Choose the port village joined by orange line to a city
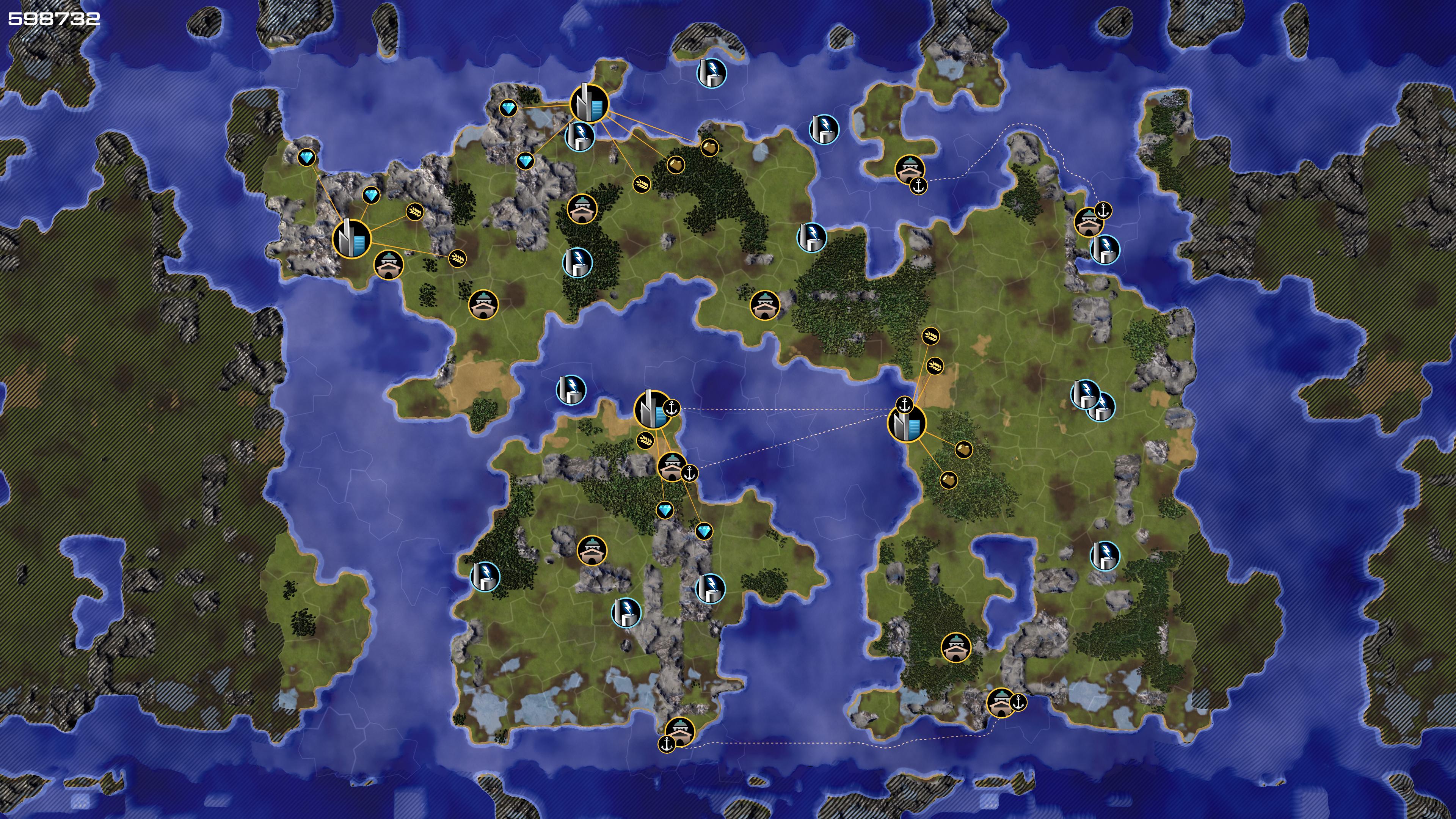 (x=672, y=467)
